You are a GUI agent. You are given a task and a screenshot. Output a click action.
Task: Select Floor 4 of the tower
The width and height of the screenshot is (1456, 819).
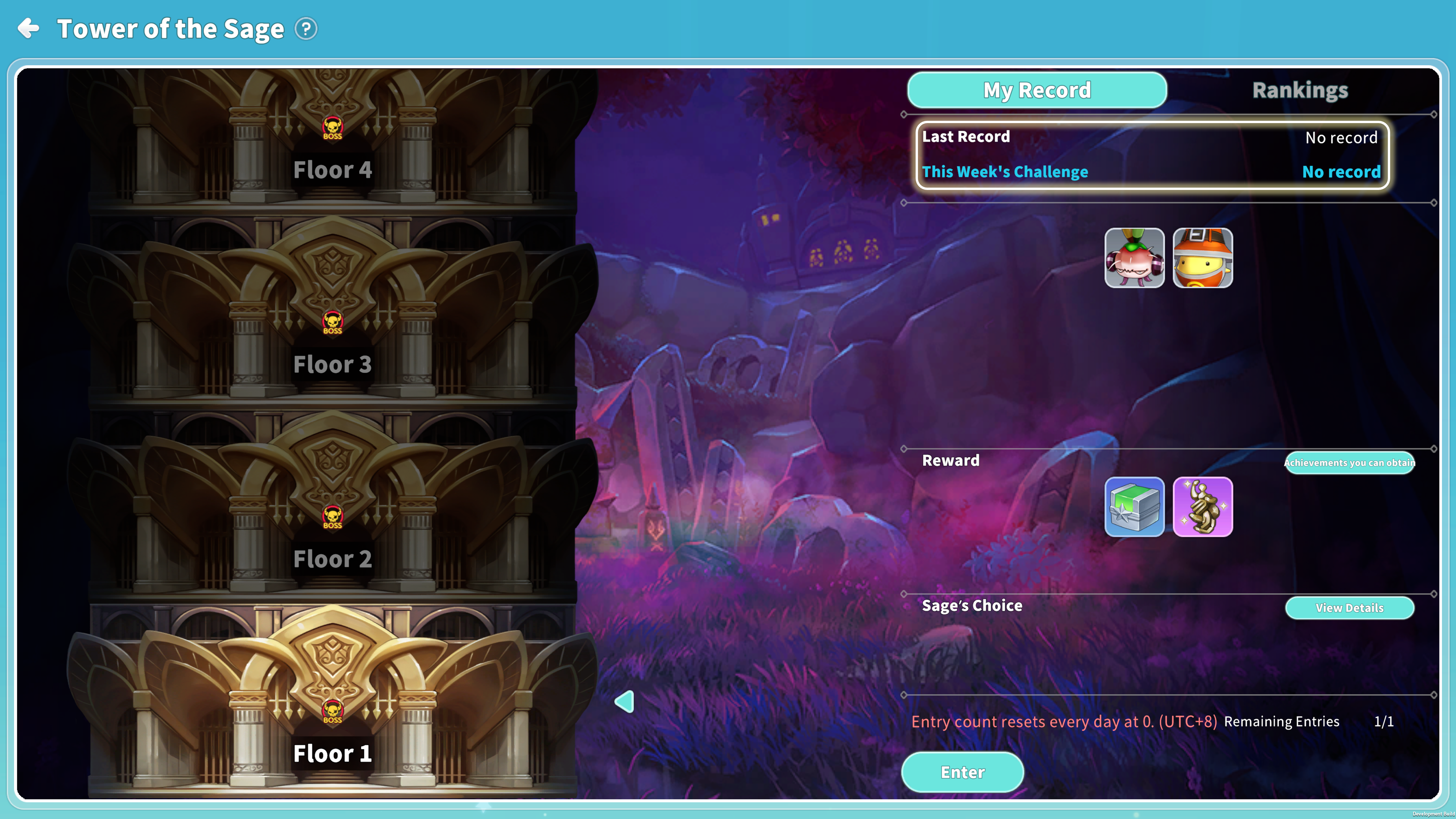[332, 147]
